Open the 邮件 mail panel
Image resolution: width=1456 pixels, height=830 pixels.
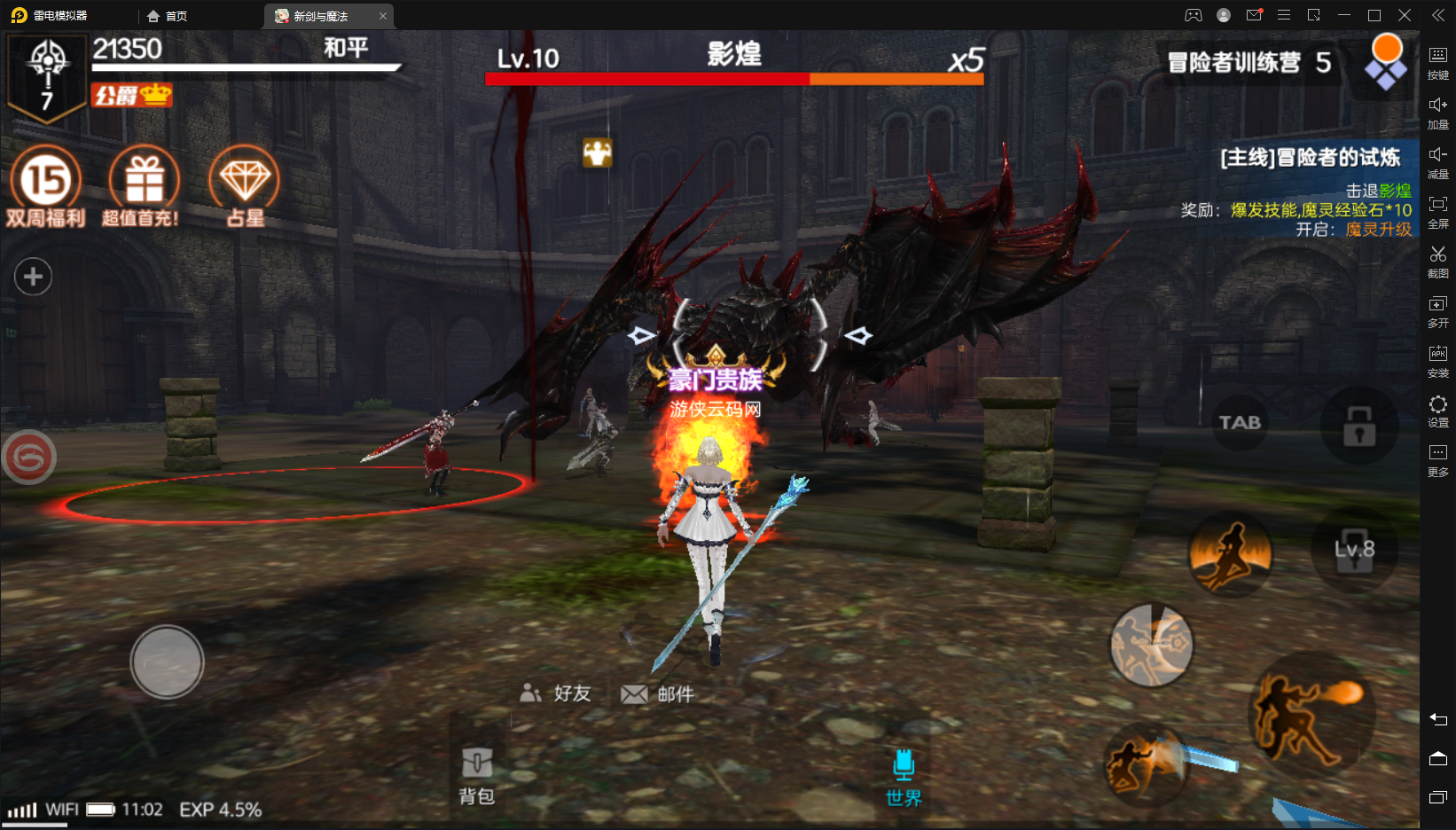click(x=658, y=694)
